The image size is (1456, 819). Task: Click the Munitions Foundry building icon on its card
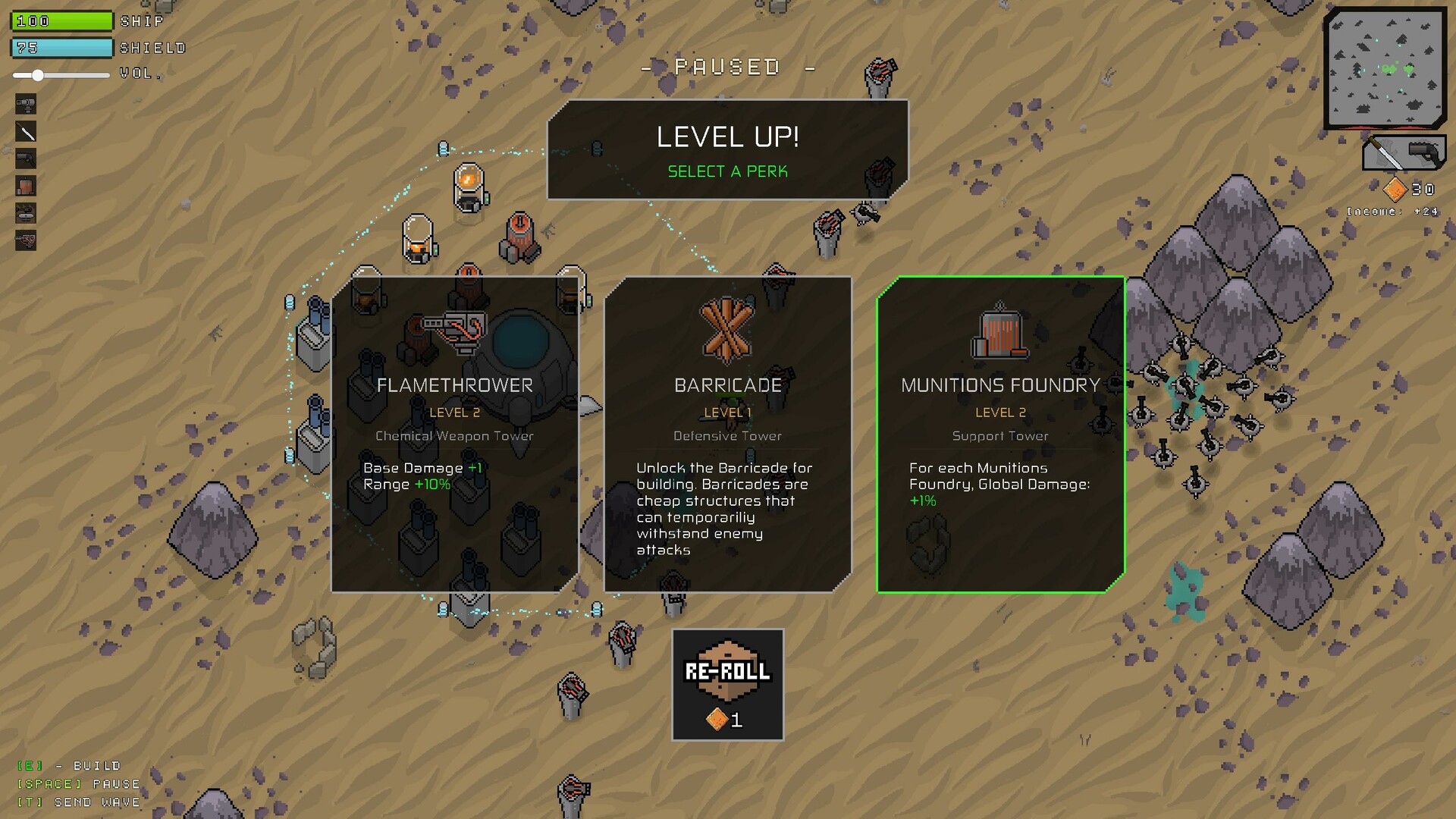(x=1000, y=336)
